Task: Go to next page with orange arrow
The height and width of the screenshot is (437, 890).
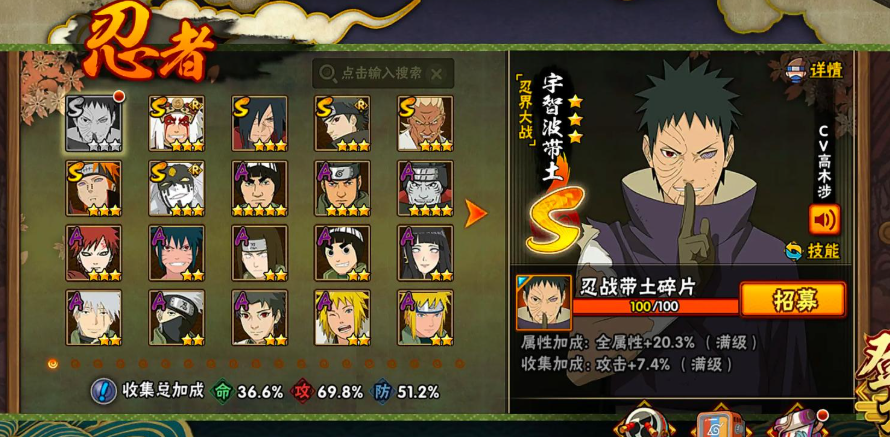Action: pos(476,212)
